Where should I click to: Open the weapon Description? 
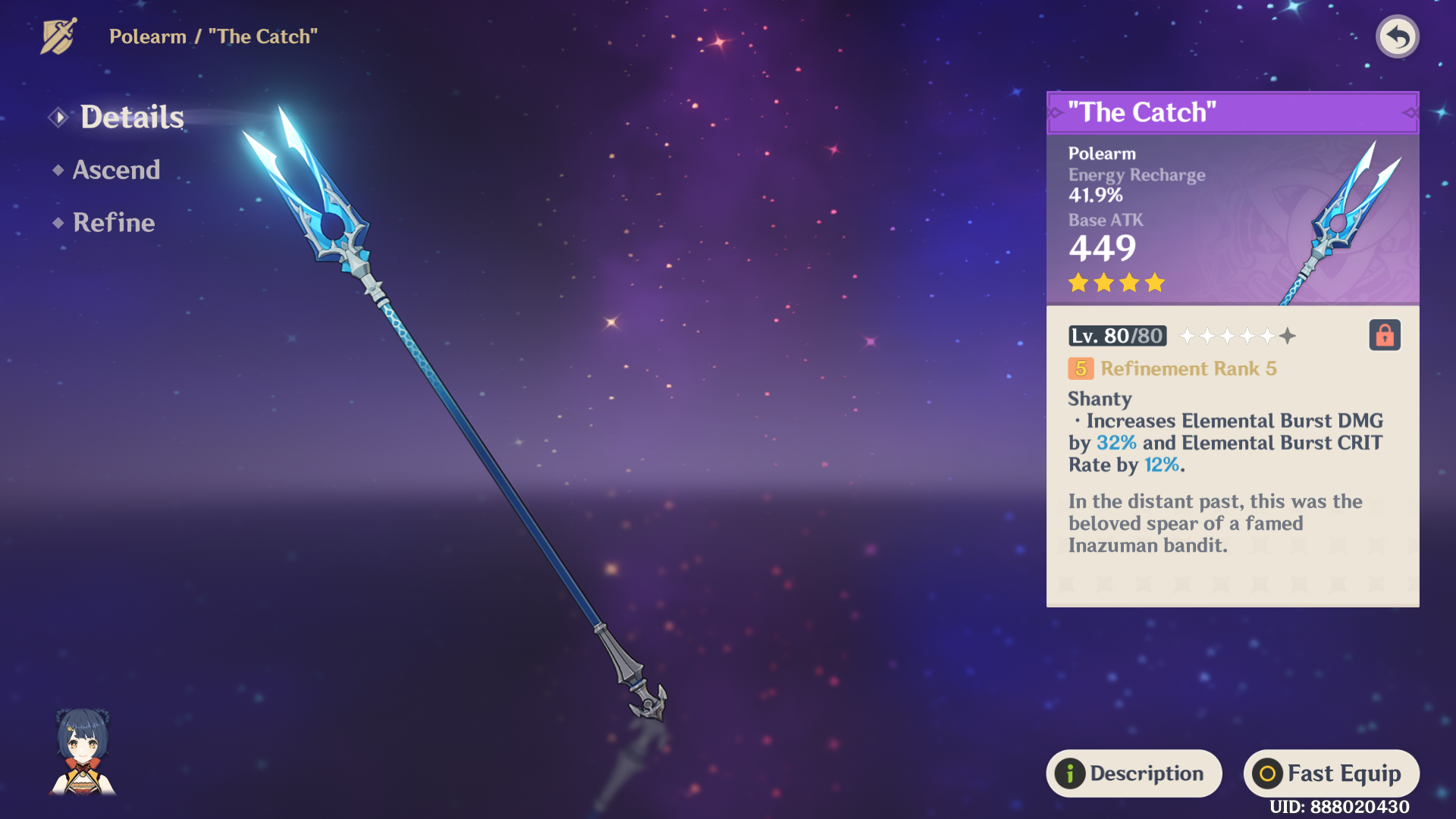tap(1134, 773)
